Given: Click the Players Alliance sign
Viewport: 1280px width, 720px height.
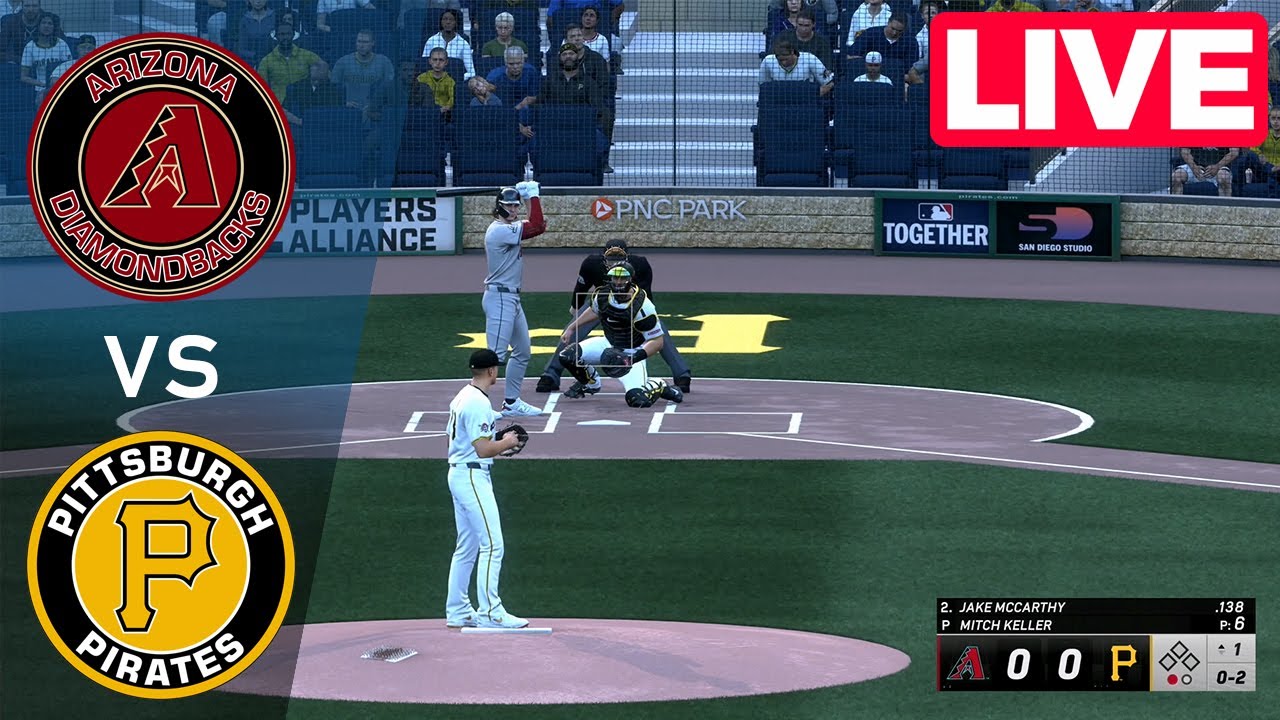Looking at the screenshot, I should point(363,222).
